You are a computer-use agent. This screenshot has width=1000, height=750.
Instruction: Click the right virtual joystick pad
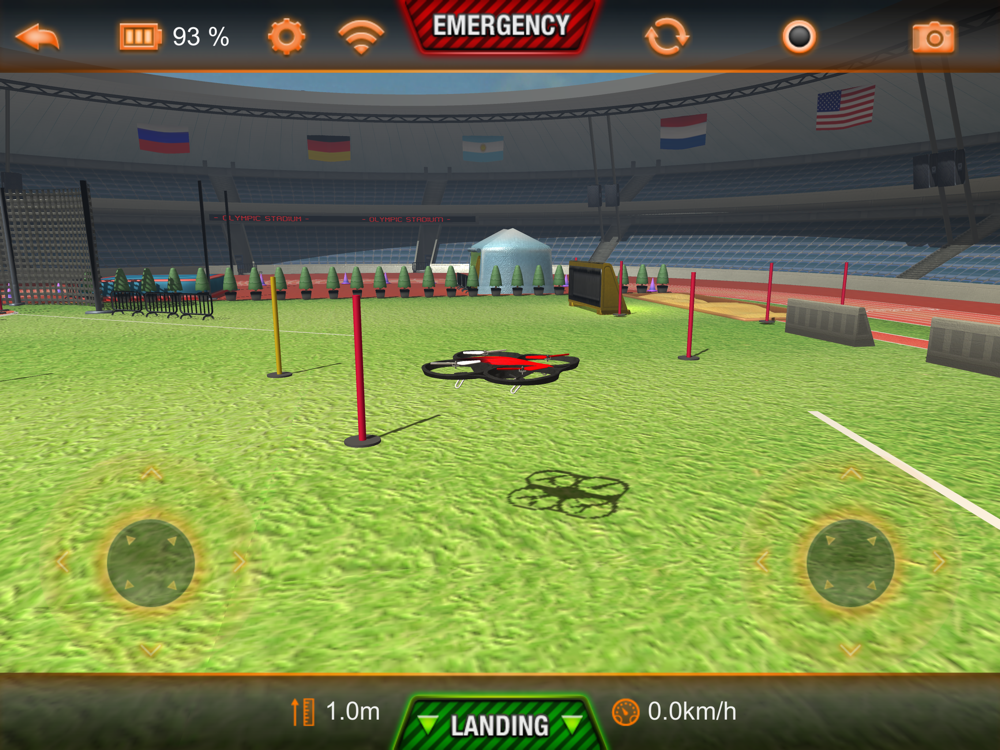850,562
